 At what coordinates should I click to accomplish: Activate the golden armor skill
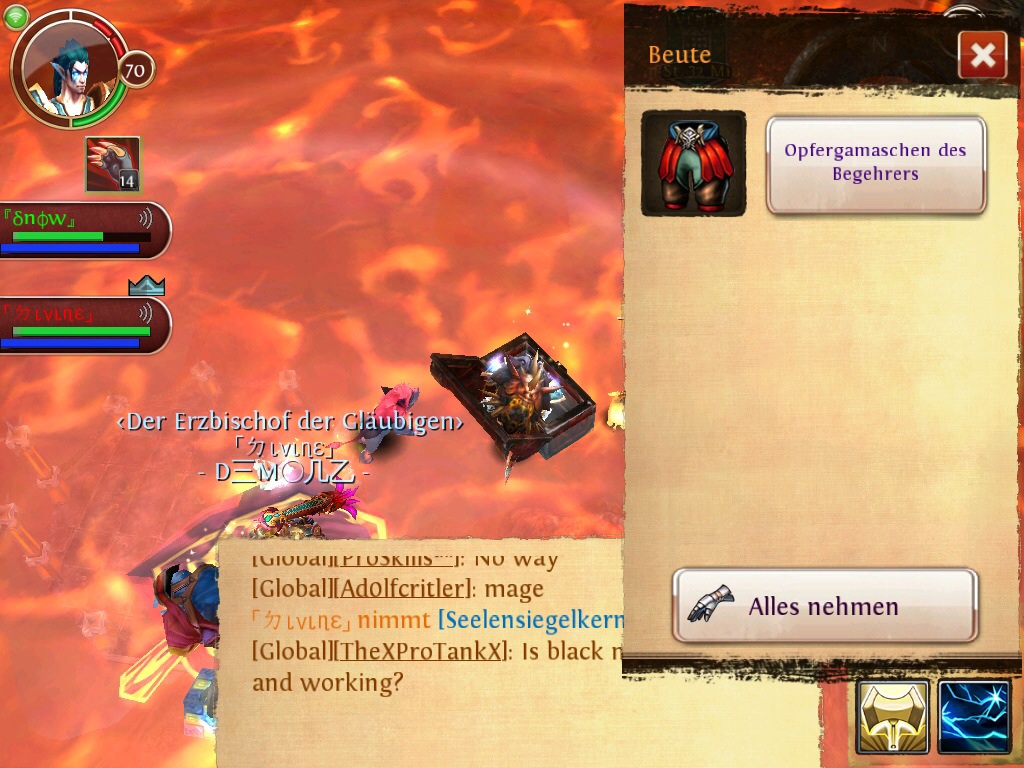893,717
